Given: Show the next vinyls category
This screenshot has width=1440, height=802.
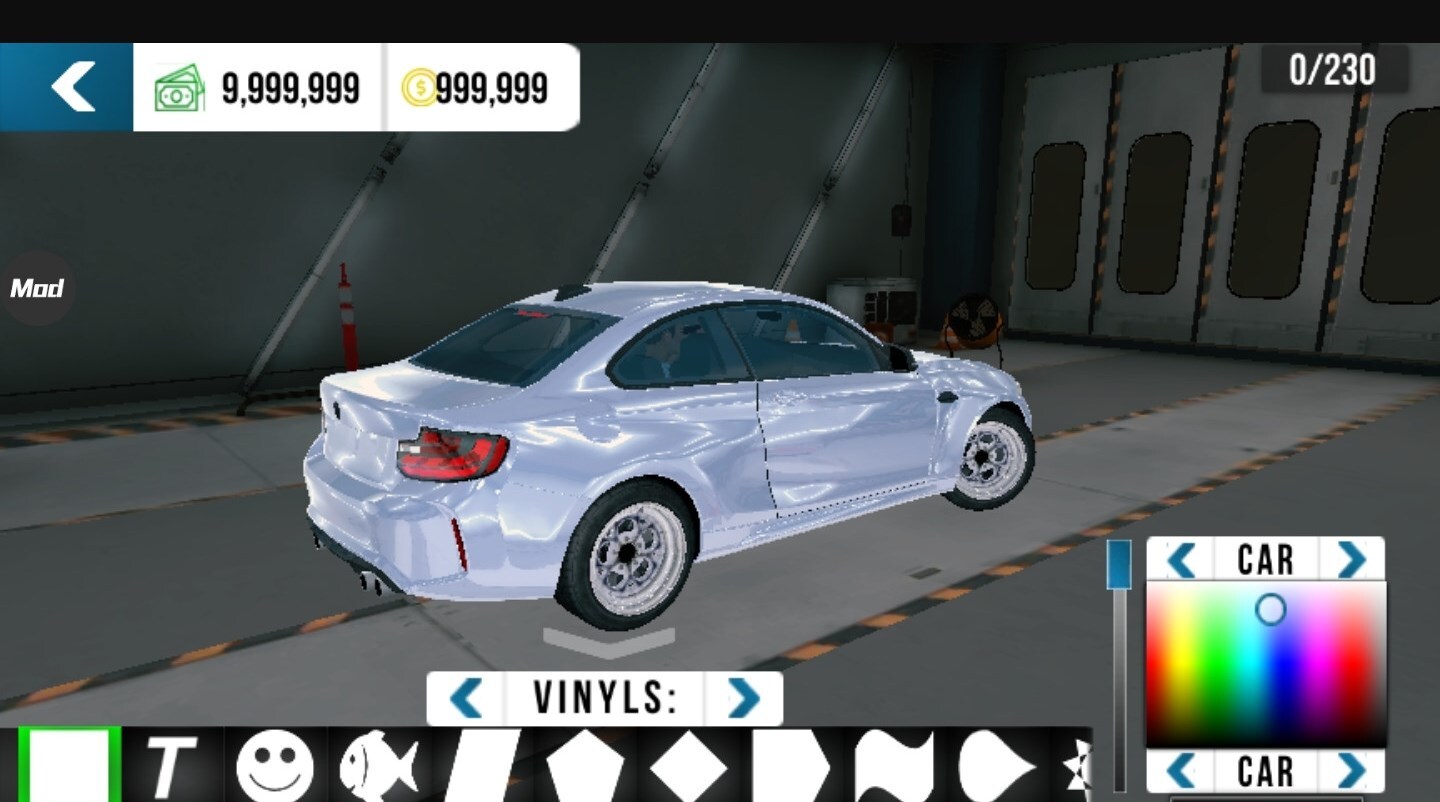Looking at the screenshot, I should click(x=743, y=698).
